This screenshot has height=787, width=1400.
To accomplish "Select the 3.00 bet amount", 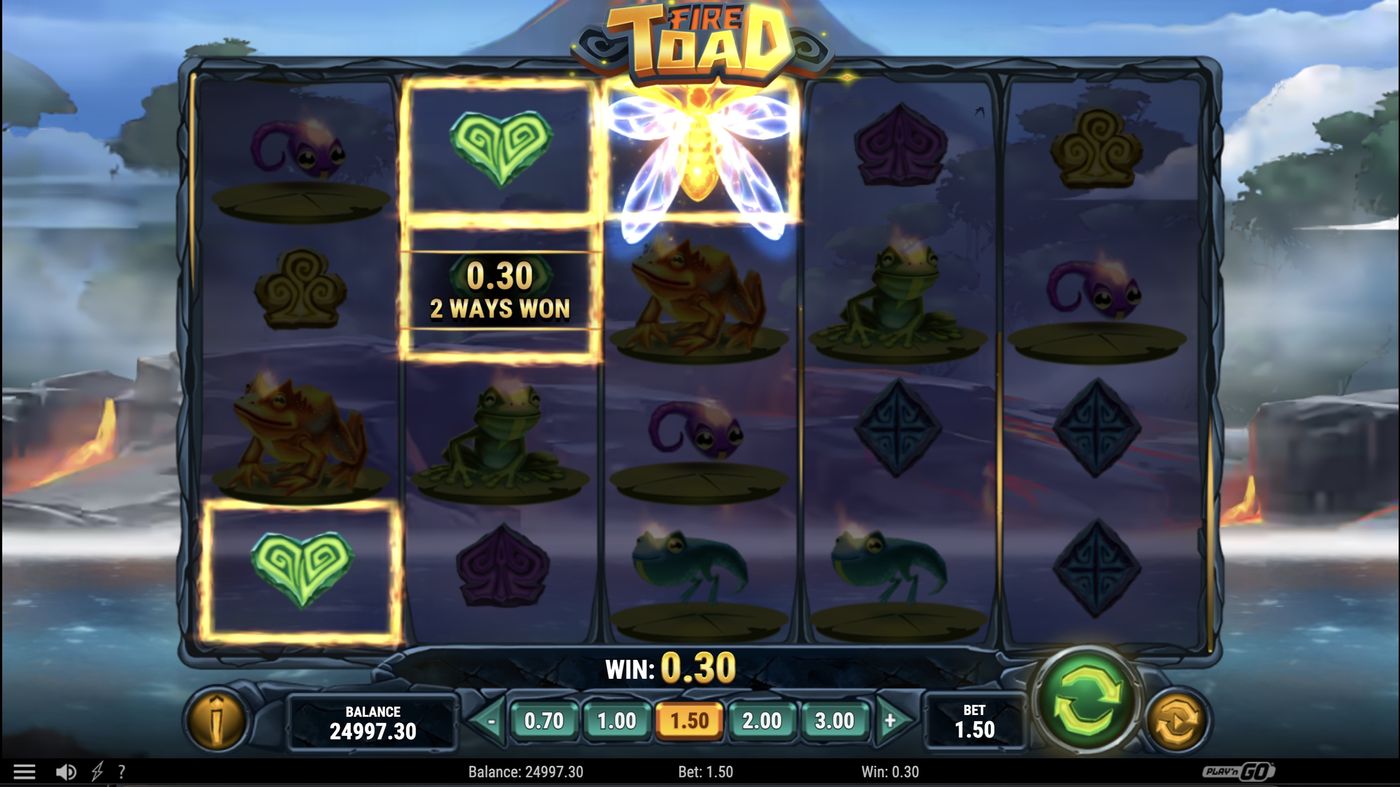I will [x=835, y=719].
